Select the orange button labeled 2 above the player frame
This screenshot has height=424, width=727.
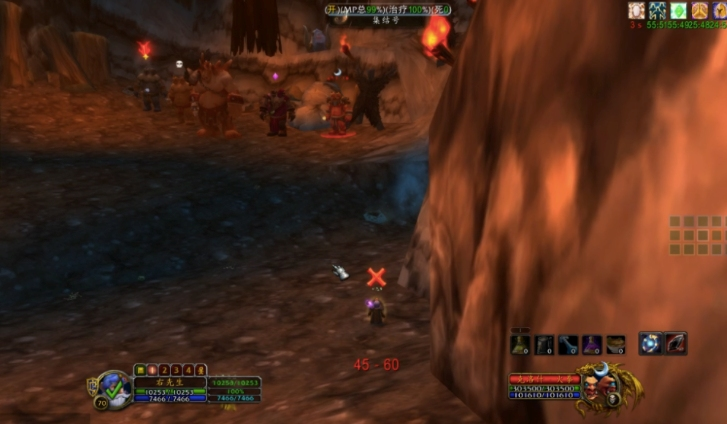(164, 369)
